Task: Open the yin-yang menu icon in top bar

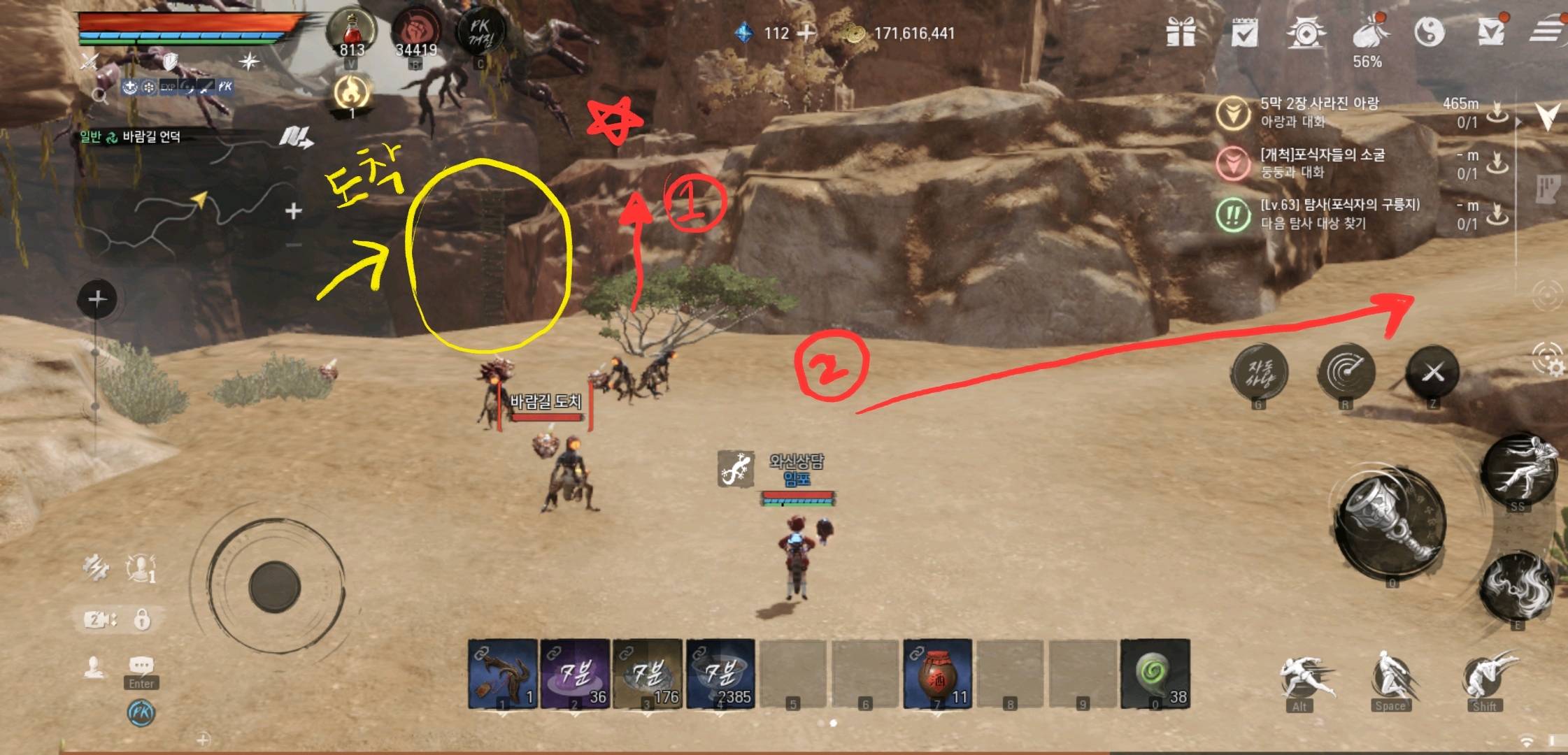Action: pos(1430,31)
